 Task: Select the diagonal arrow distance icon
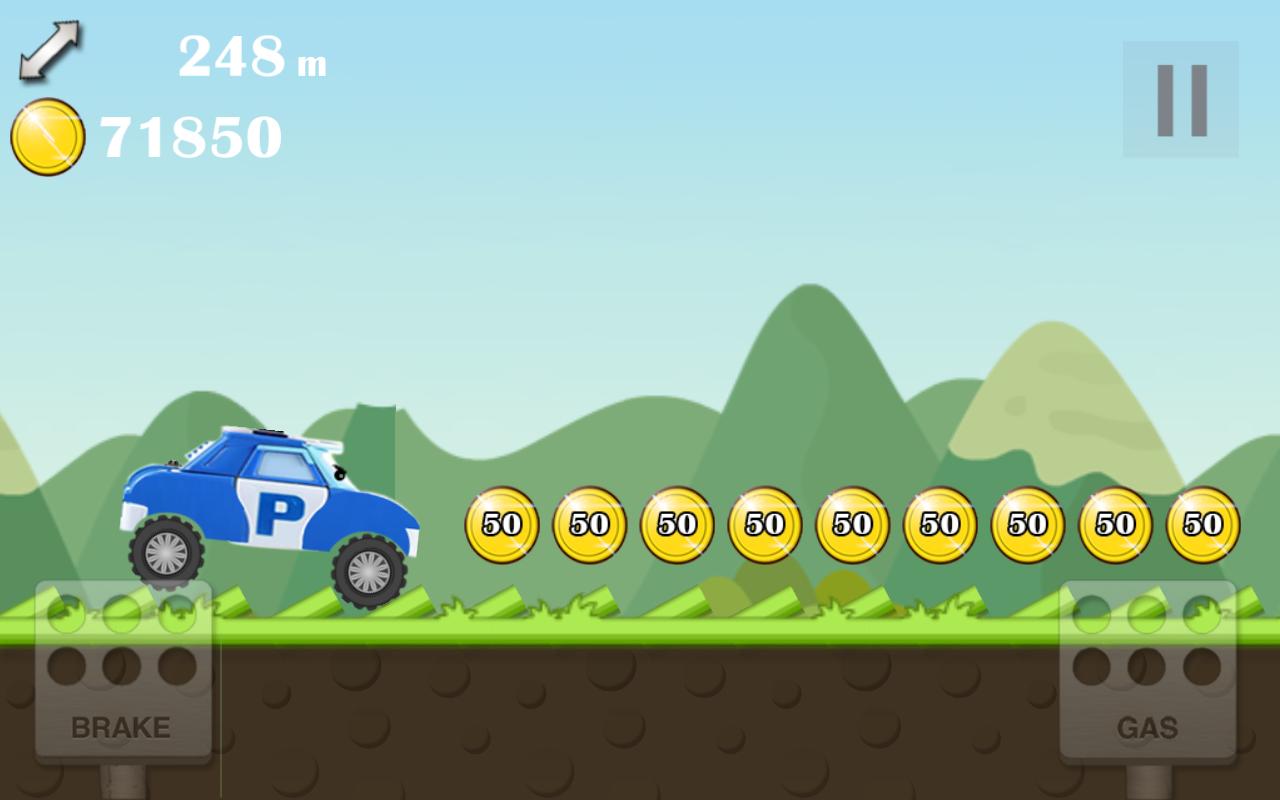click(x=50, y=50)
